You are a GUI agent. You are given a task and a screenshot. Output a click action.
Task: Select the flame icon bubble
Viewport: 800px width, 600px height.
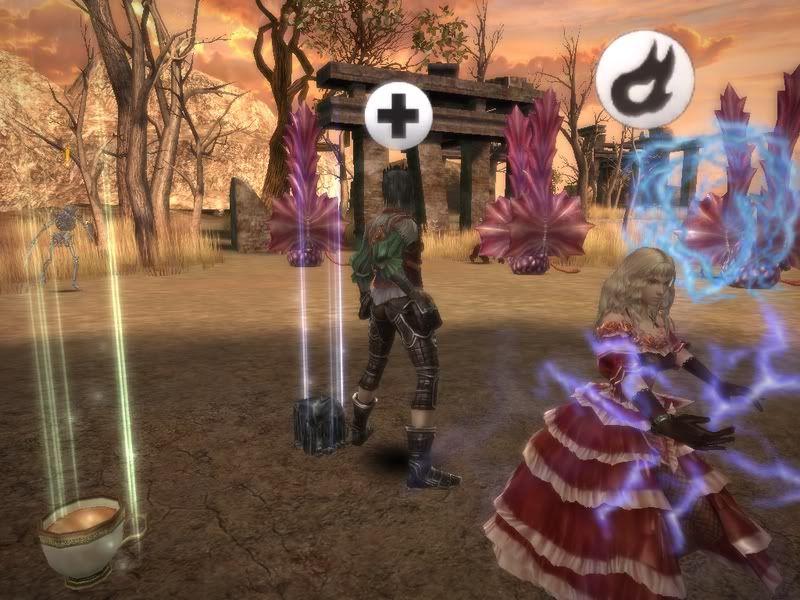pos(645,79)
